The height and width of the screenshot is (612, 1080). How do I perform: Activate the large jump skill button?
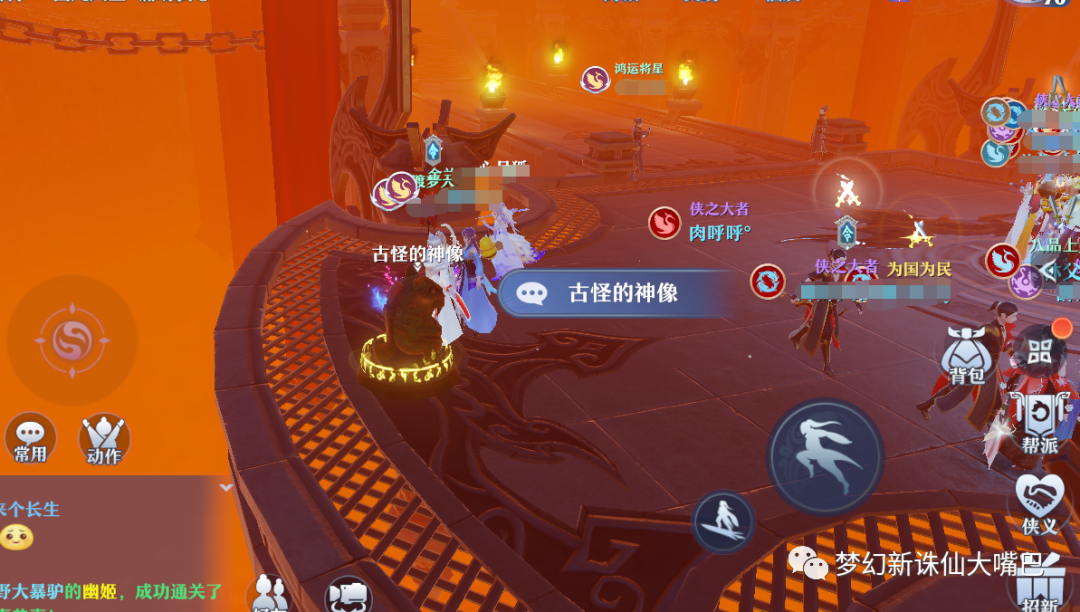coord(825,457)
